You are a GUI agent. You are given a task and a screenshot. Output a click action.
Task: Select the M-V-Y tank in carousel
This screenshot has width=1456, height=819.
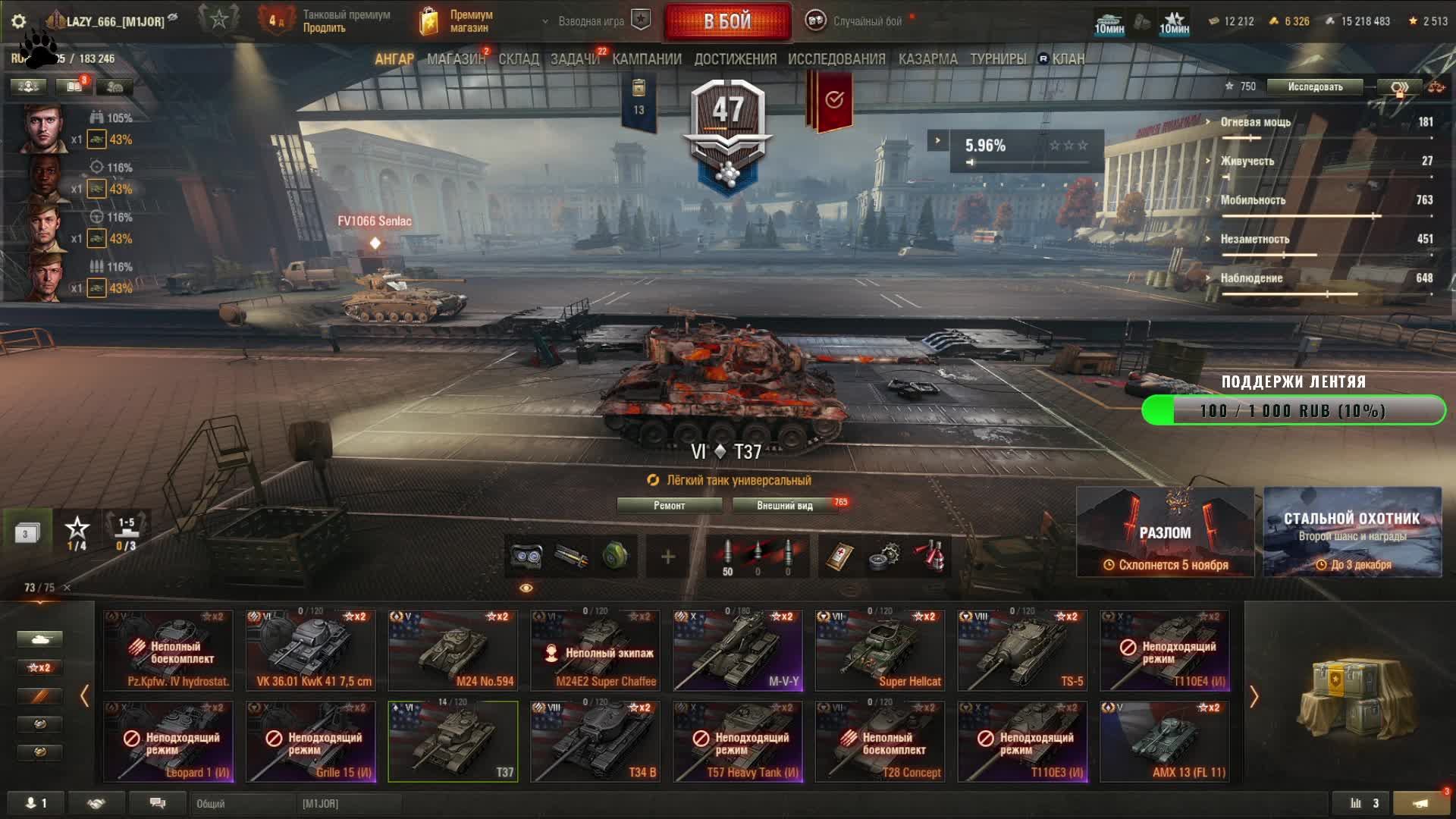(x=738, y=651)
